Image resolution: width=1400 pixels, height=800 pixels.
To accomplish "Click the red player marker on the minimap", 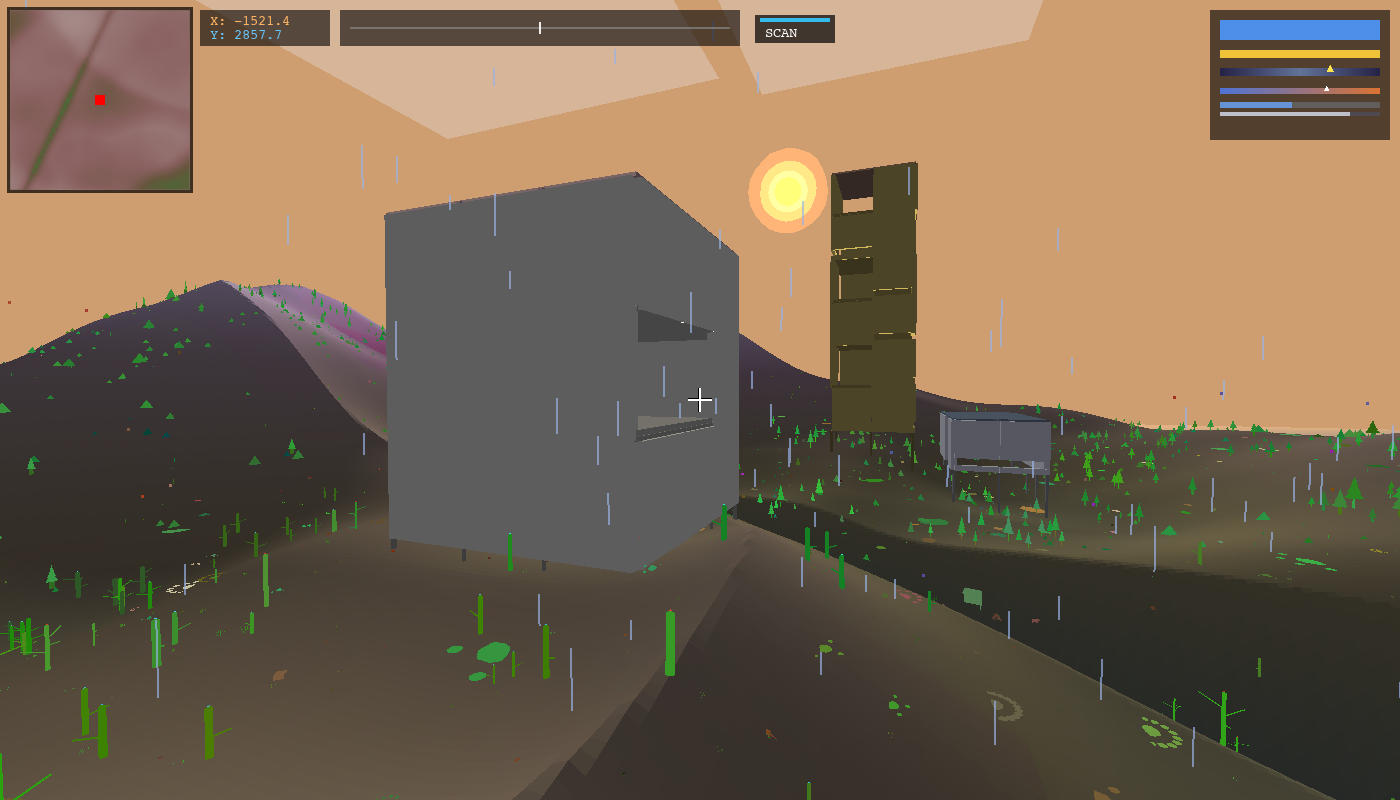I will [98, 100].
